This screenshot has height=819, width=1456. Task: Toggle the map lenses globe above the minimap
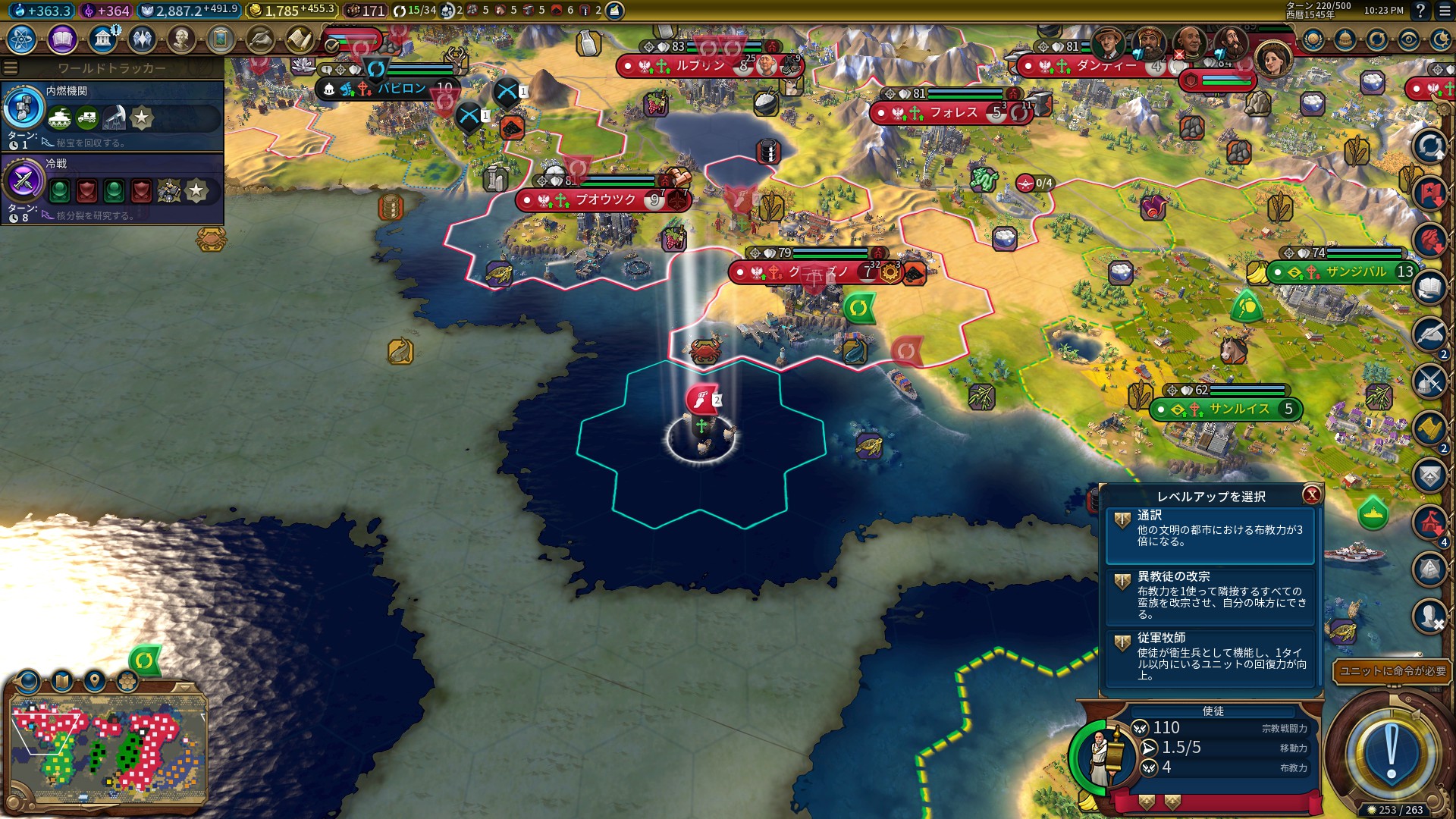click(27, 682)
